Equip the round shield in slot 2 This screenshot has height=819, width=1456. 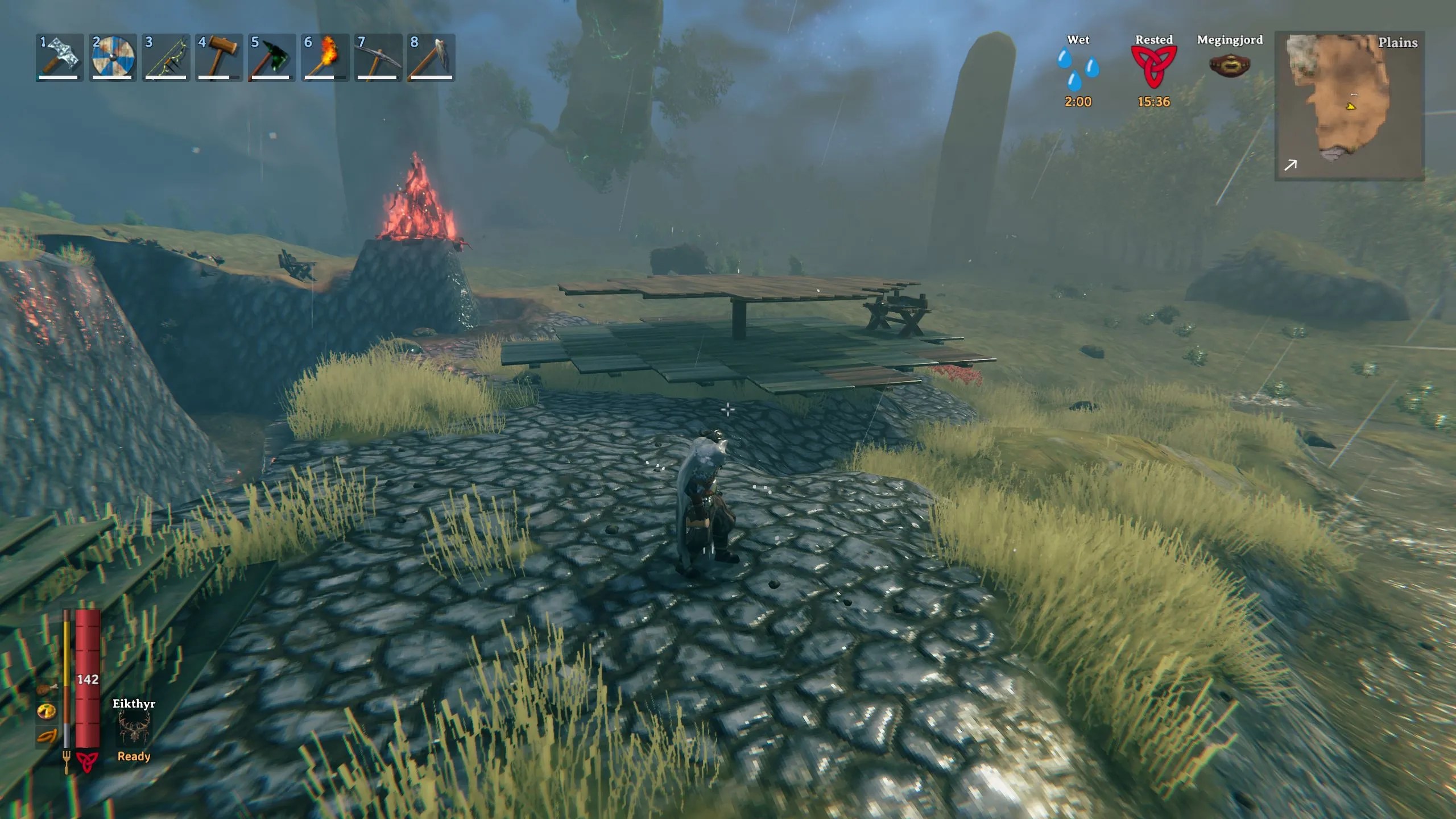112,59
